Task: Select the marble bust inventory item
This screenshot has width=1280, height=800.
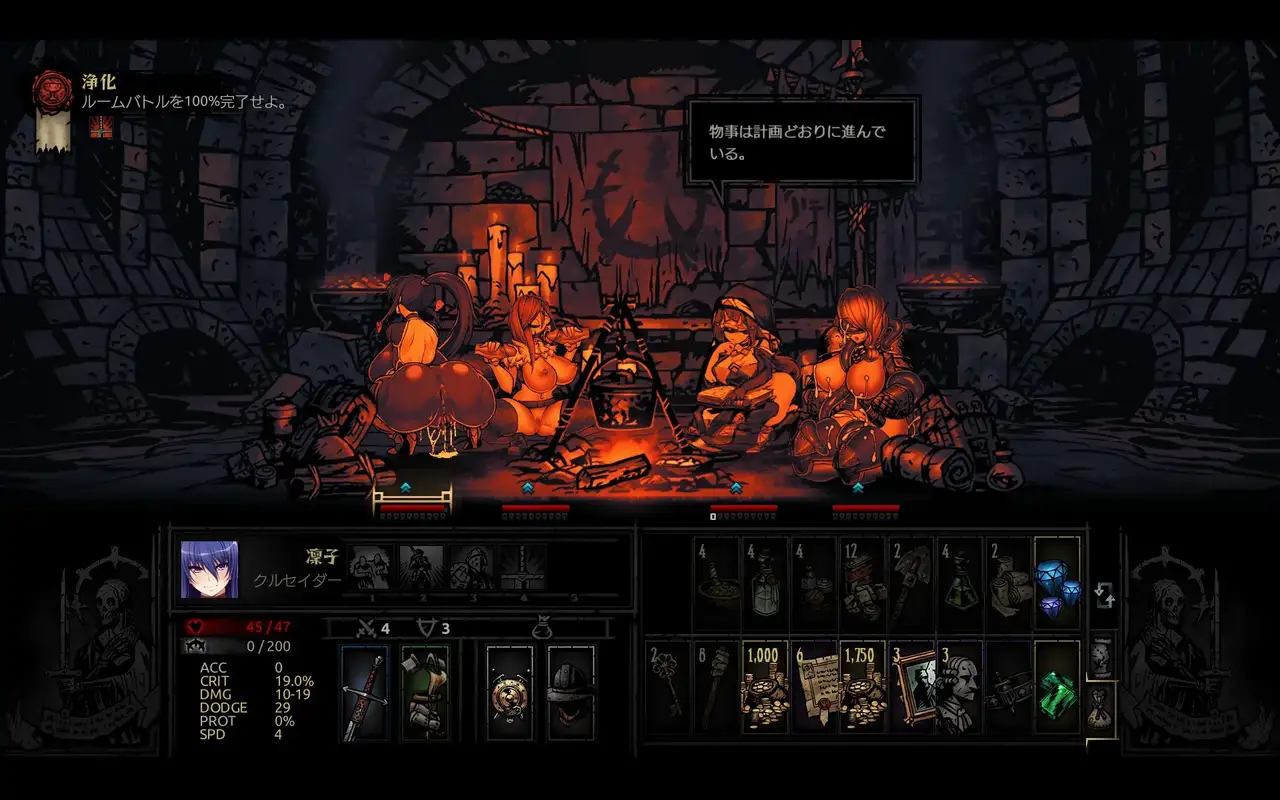Action: coord(960,686)
